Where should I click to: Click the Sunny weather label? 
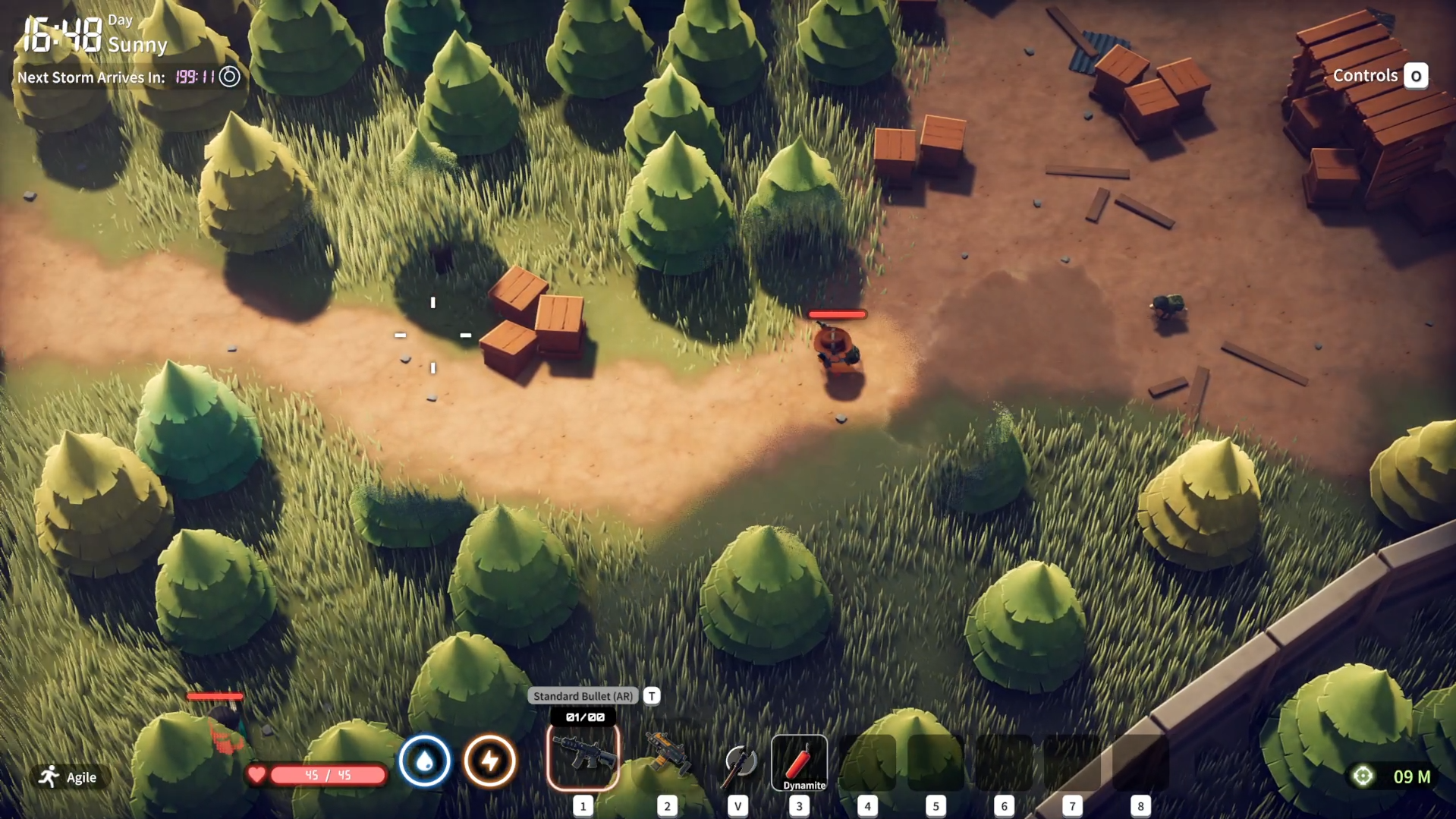137,46
